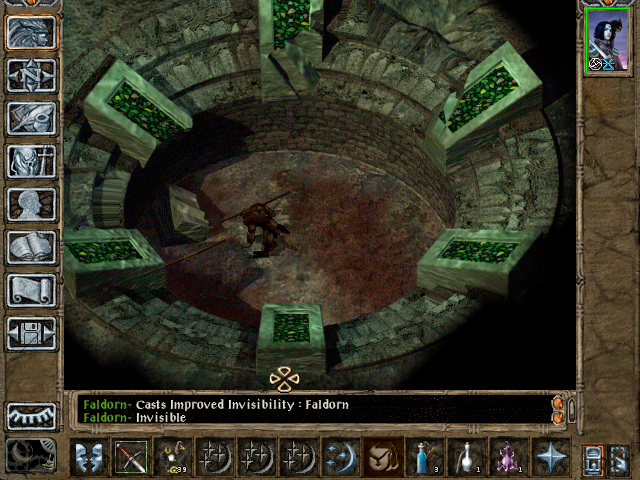Open special abilities via the star icon

pos(550,457)
